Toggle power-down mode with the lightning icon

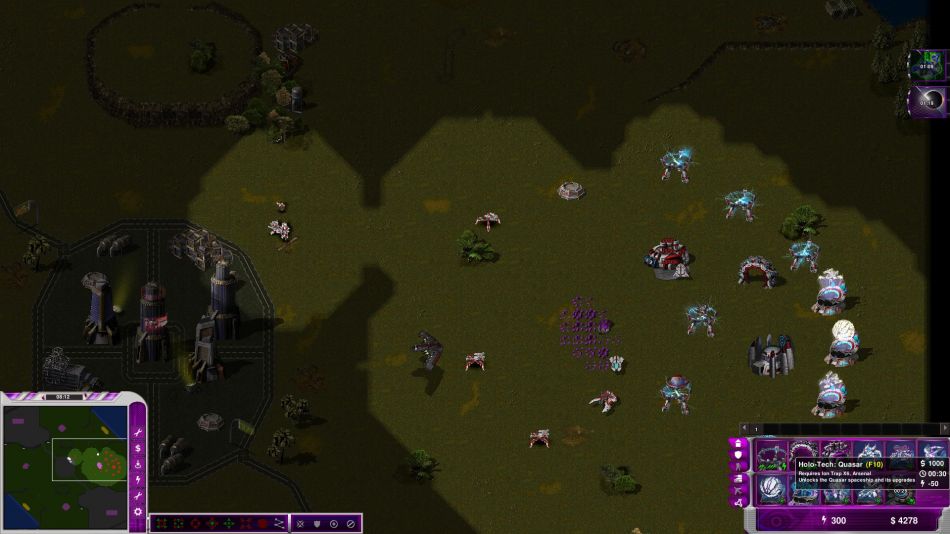coord(138,479)
